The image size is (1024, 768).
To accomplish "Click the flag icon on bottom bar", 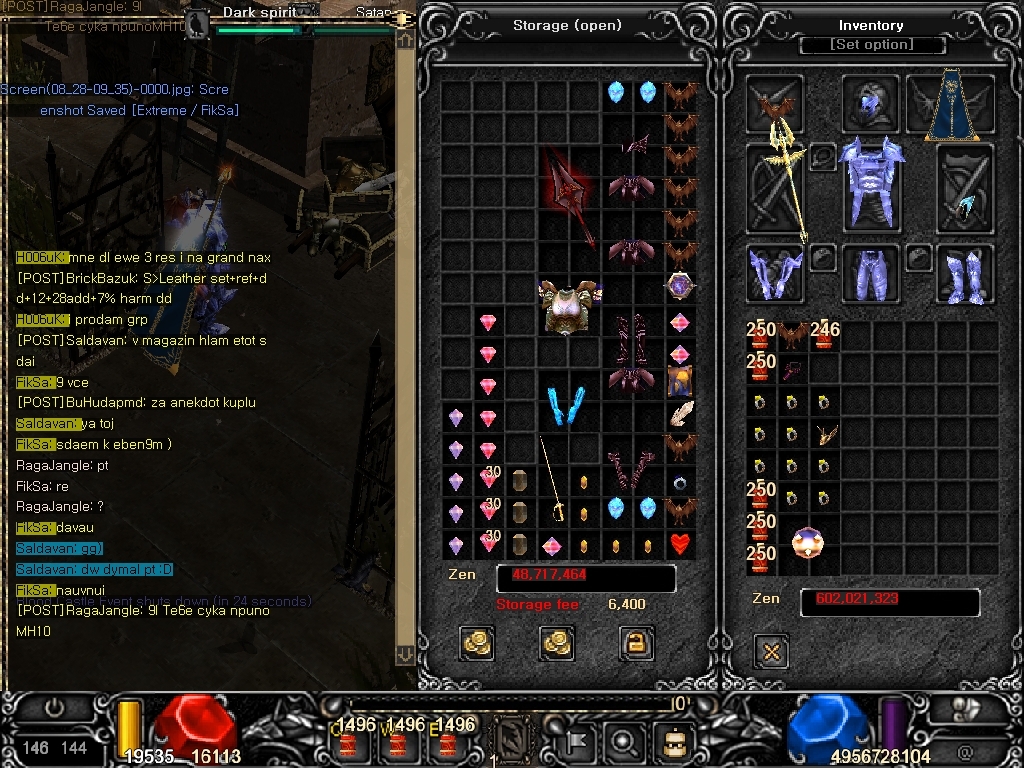I will pyautogui.click(x=578, y=743).
